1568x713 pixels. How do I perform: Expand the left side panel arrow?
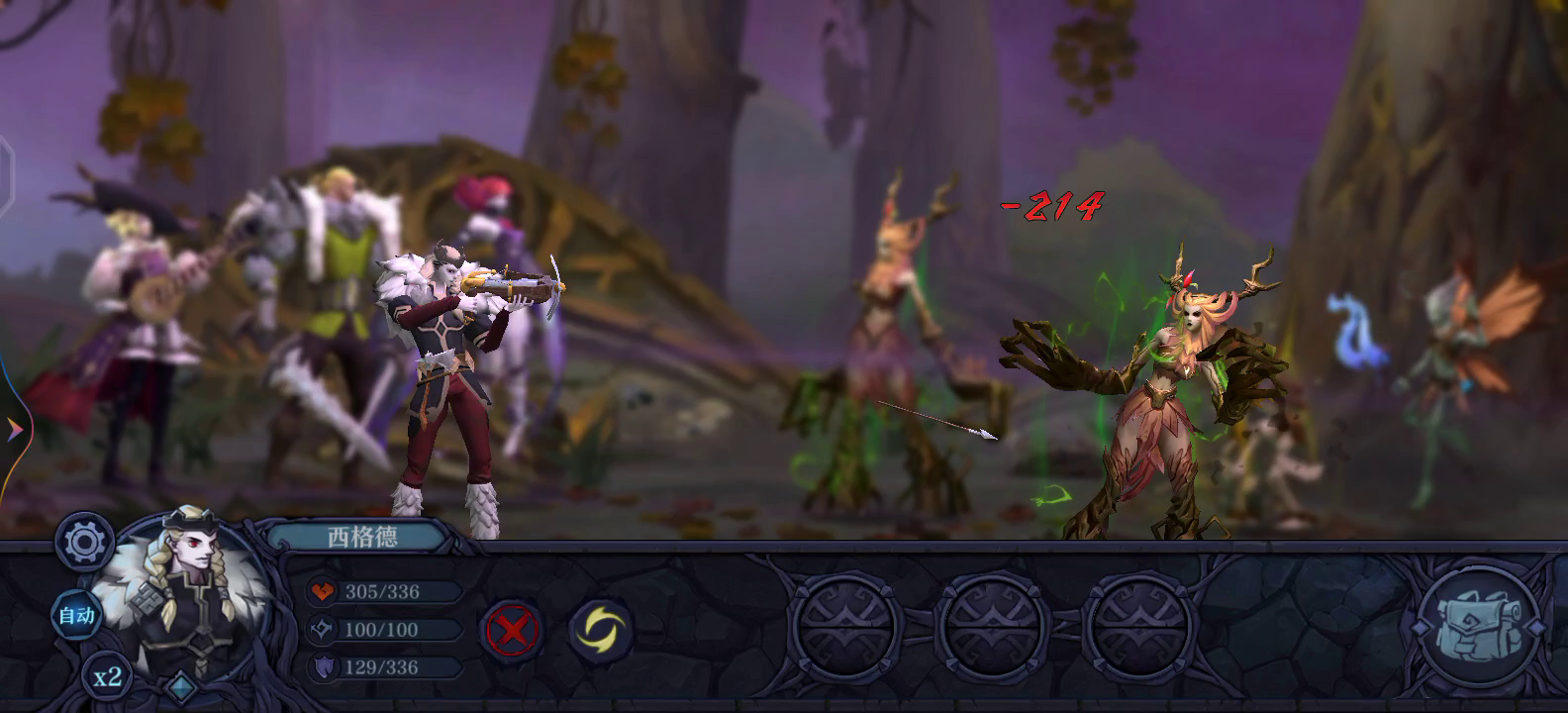pos(14,430)
